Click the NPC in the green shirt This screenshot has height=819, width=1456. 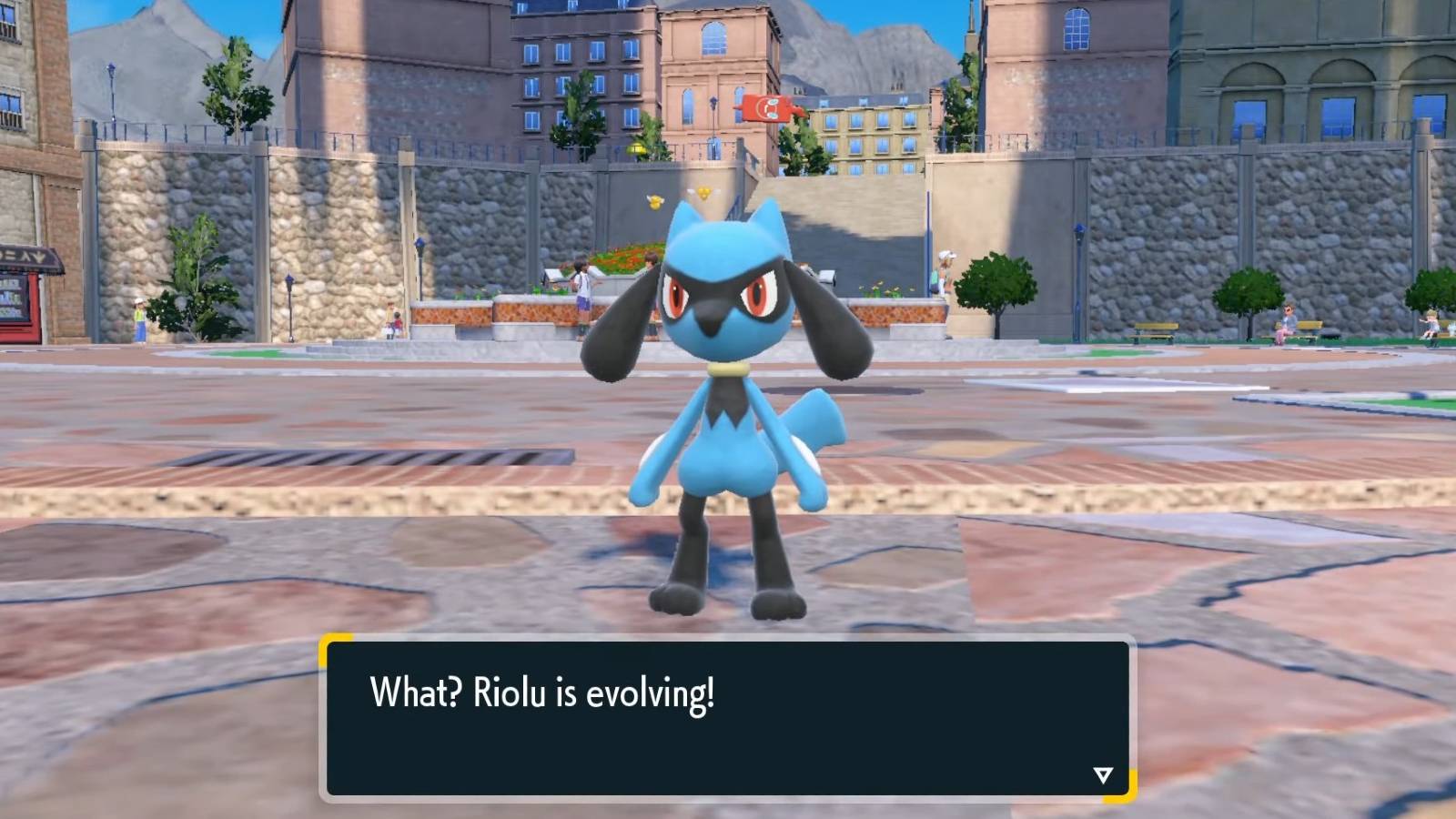click(x=138, y=312)
